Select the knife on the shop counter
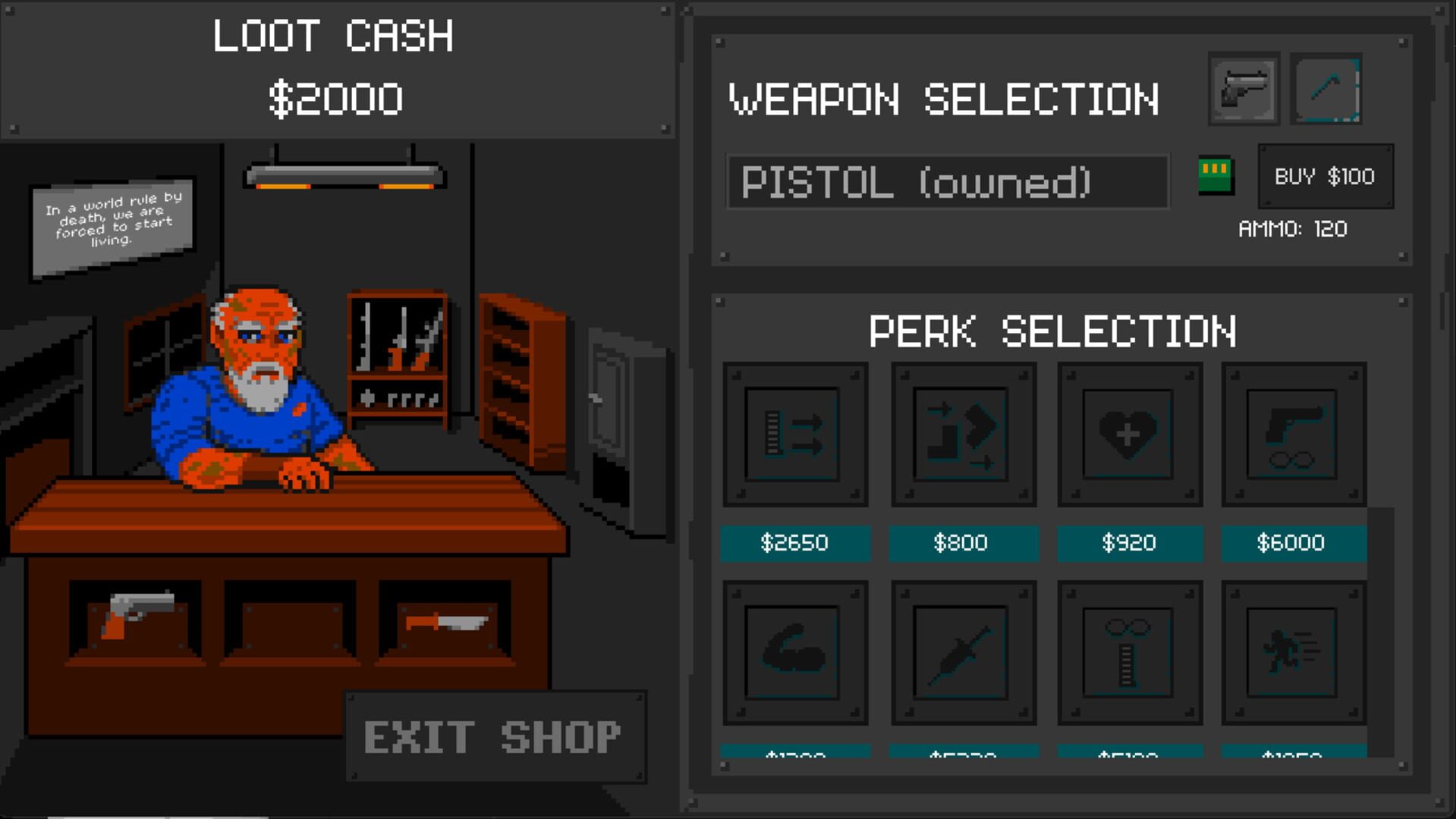Image resolution: width=1456 pixels, height=819 pixels. [x=446, y=622]
